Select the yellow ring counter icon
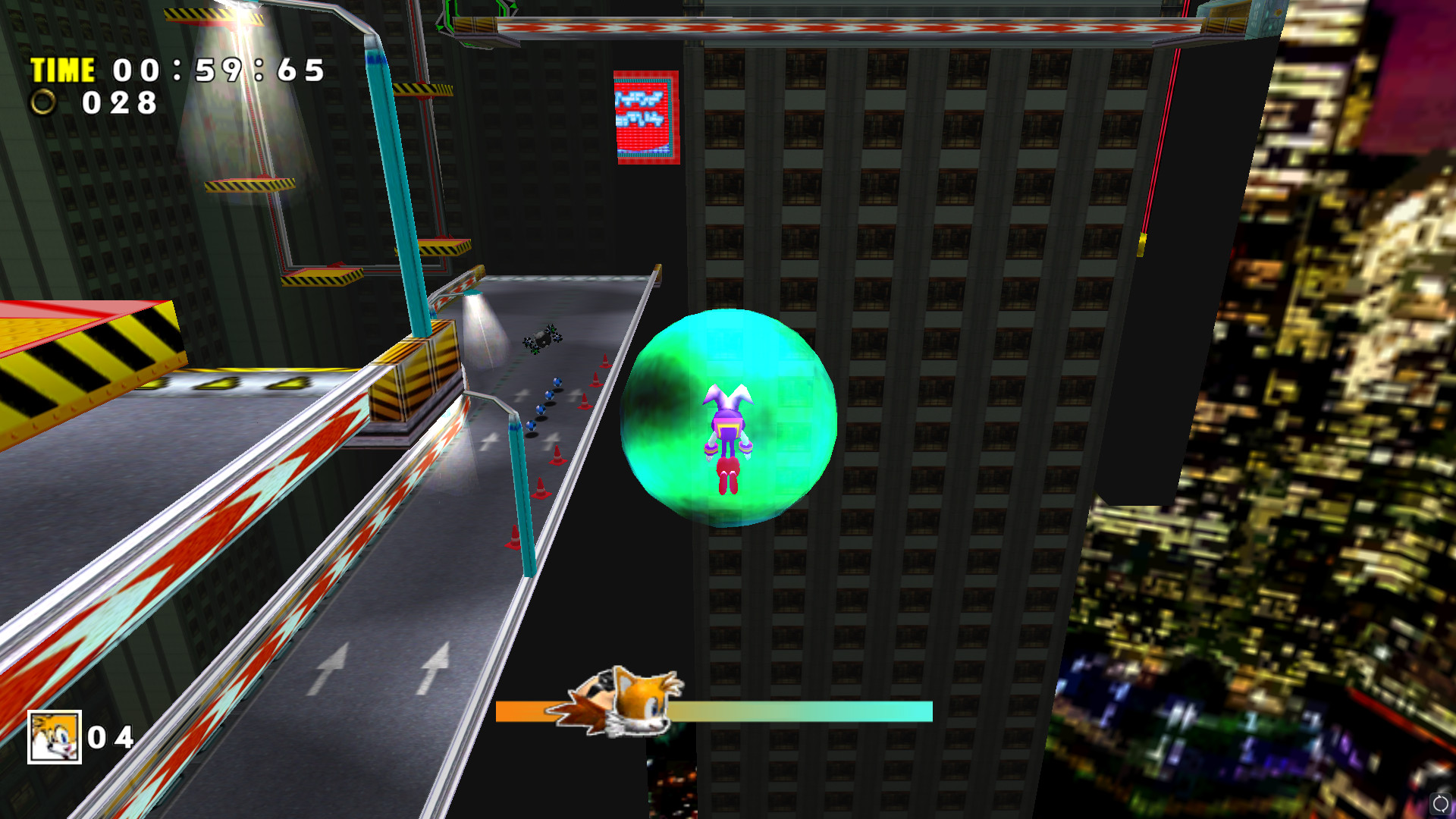1456x819 pixels. (43, 102)
